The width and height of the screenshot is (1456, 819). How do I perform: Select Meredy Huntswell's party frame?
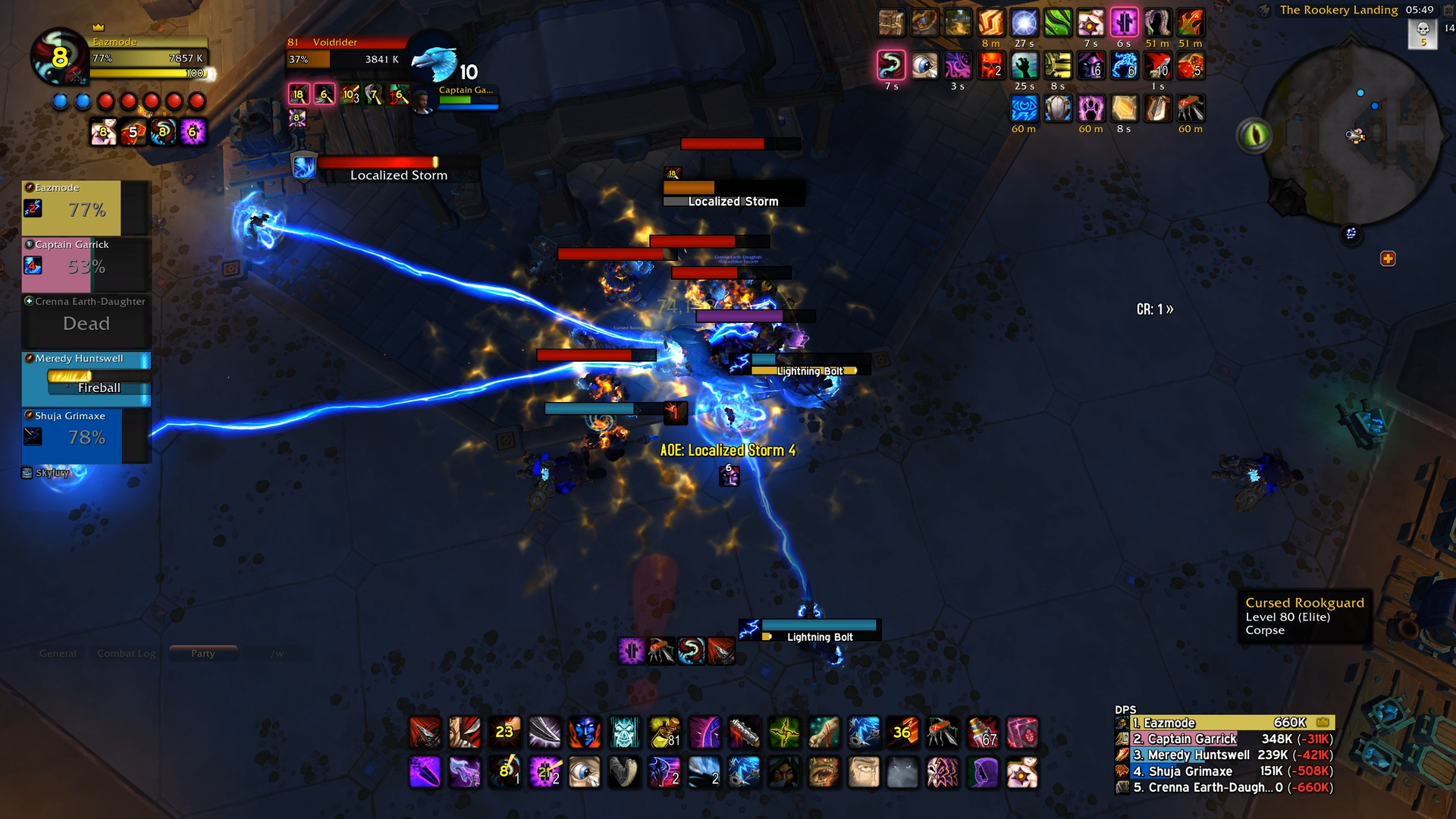pos(86,378)
